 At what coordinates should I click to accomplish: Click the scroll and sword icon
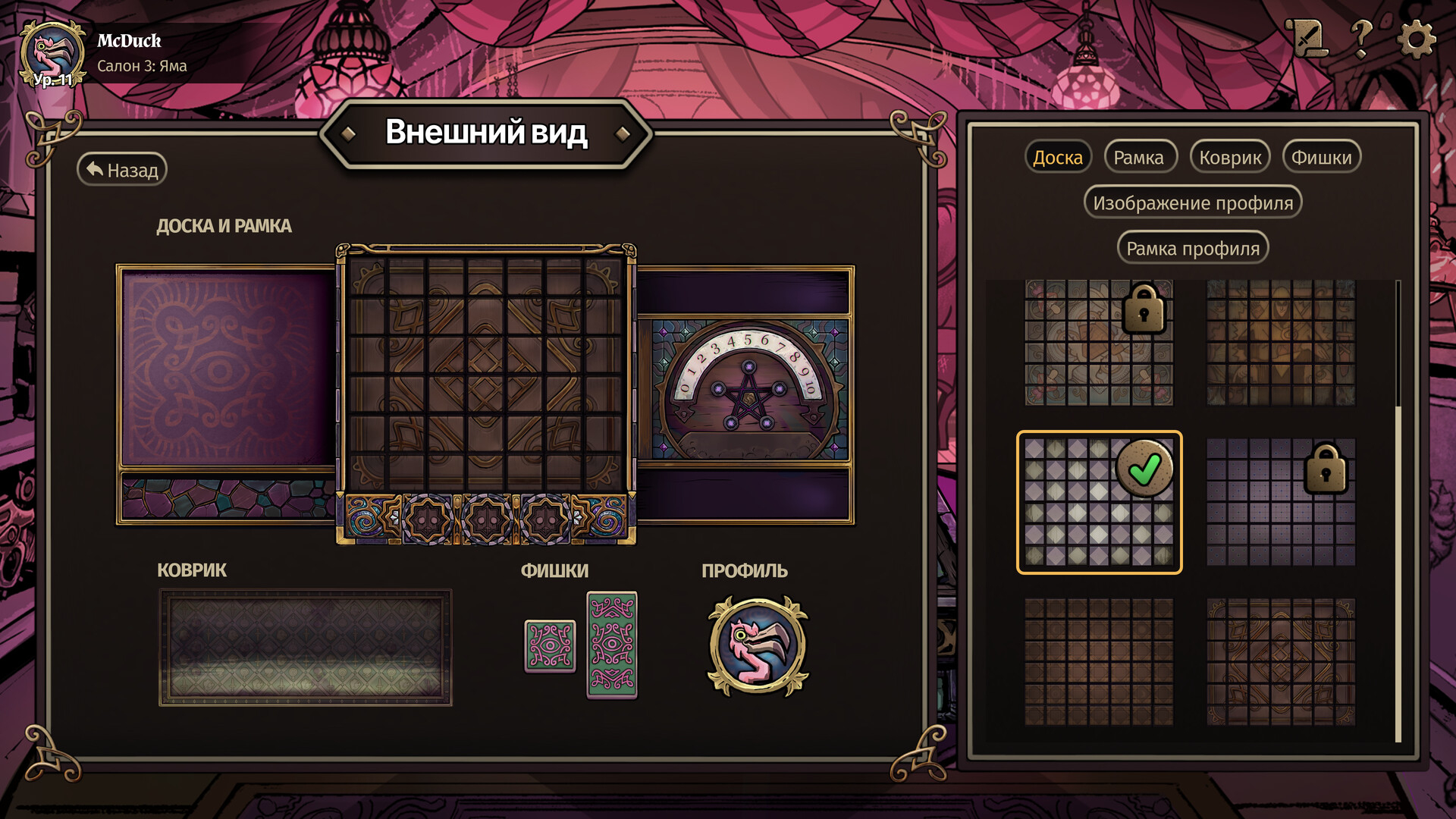[x=1307, y=38]
